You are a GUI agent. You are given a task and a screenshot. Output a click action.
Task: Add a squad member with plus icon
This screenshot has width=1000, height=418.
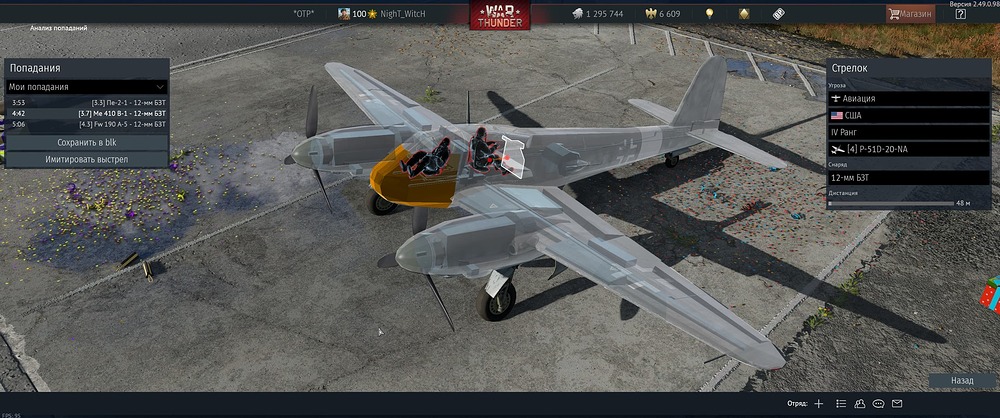pos(819,404)
